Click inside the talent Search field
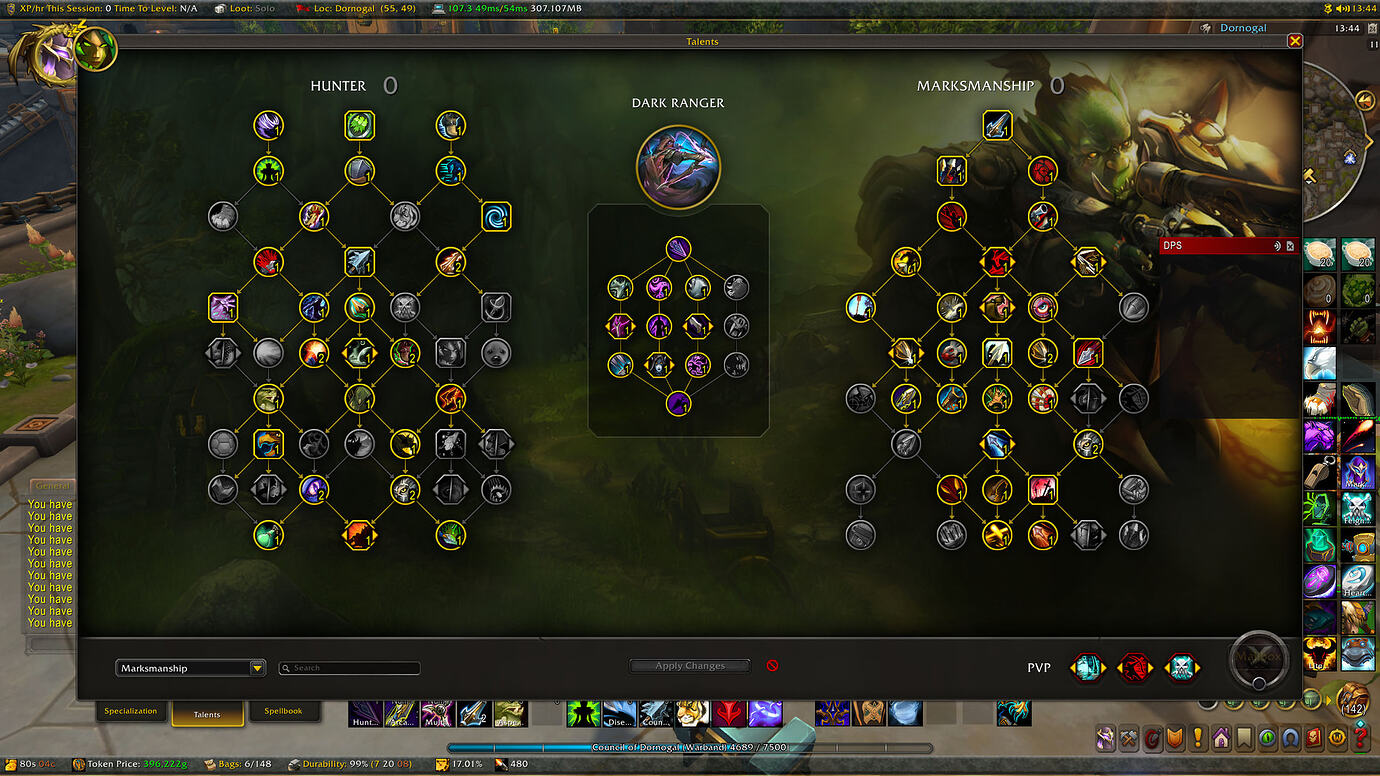This screenshot has height=776, width=1380. 349,667
